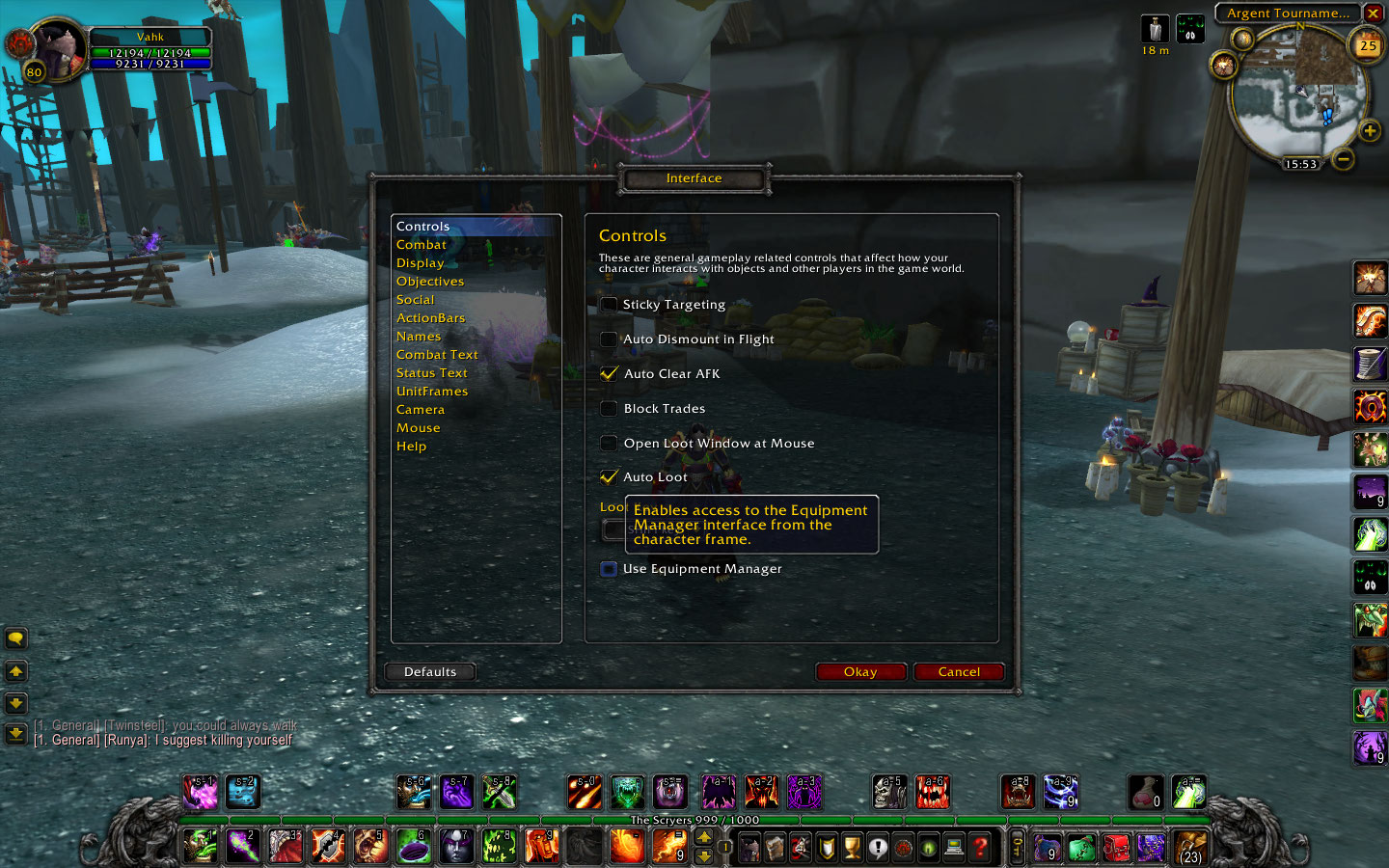This screenshot has height=868, width=1389.
Task: Cancel the Interface options dialog
Action: pos(959,672)
